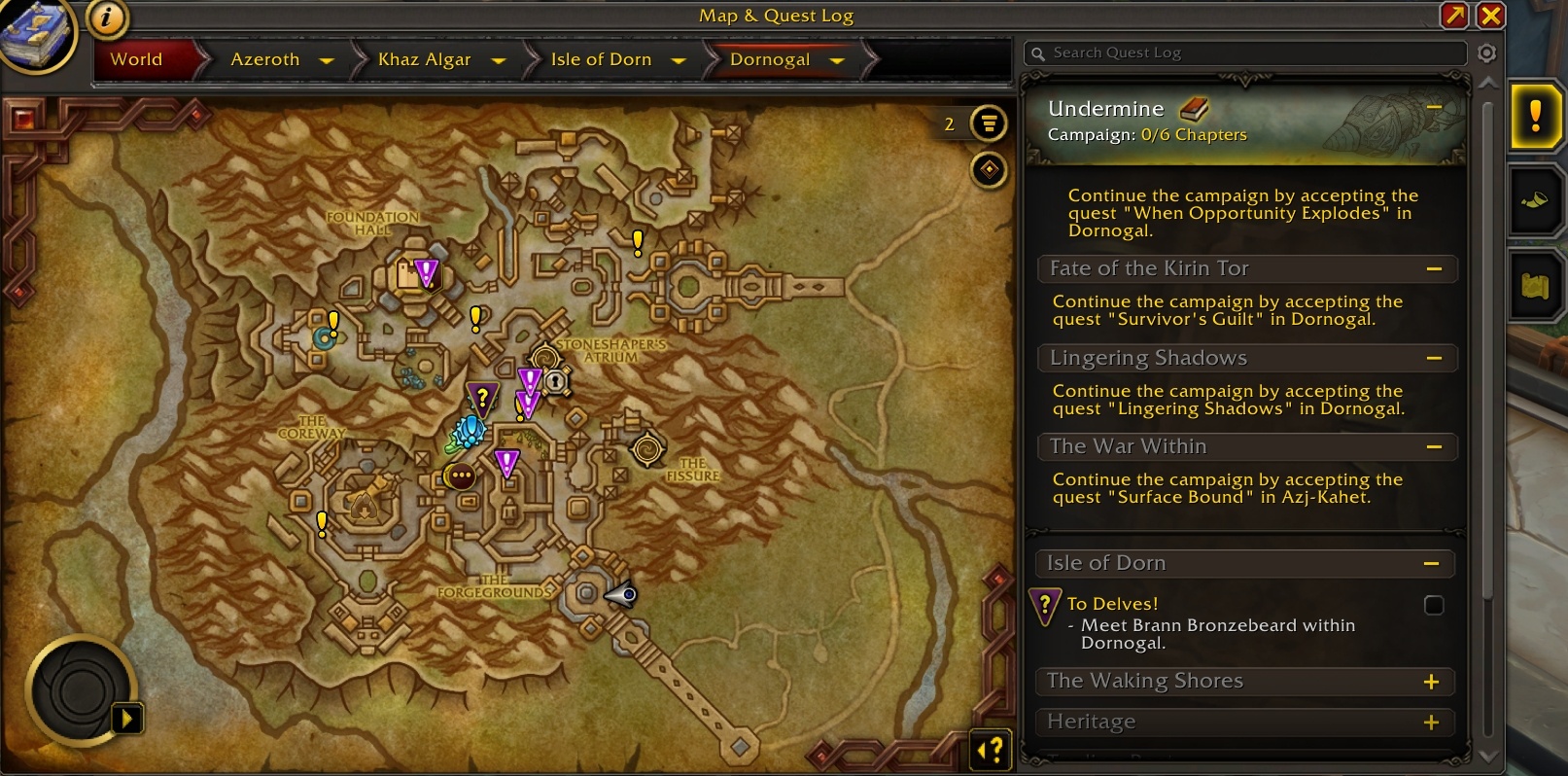Open the map filter options icon
The image size is (1568, 776).
[988, 123]
